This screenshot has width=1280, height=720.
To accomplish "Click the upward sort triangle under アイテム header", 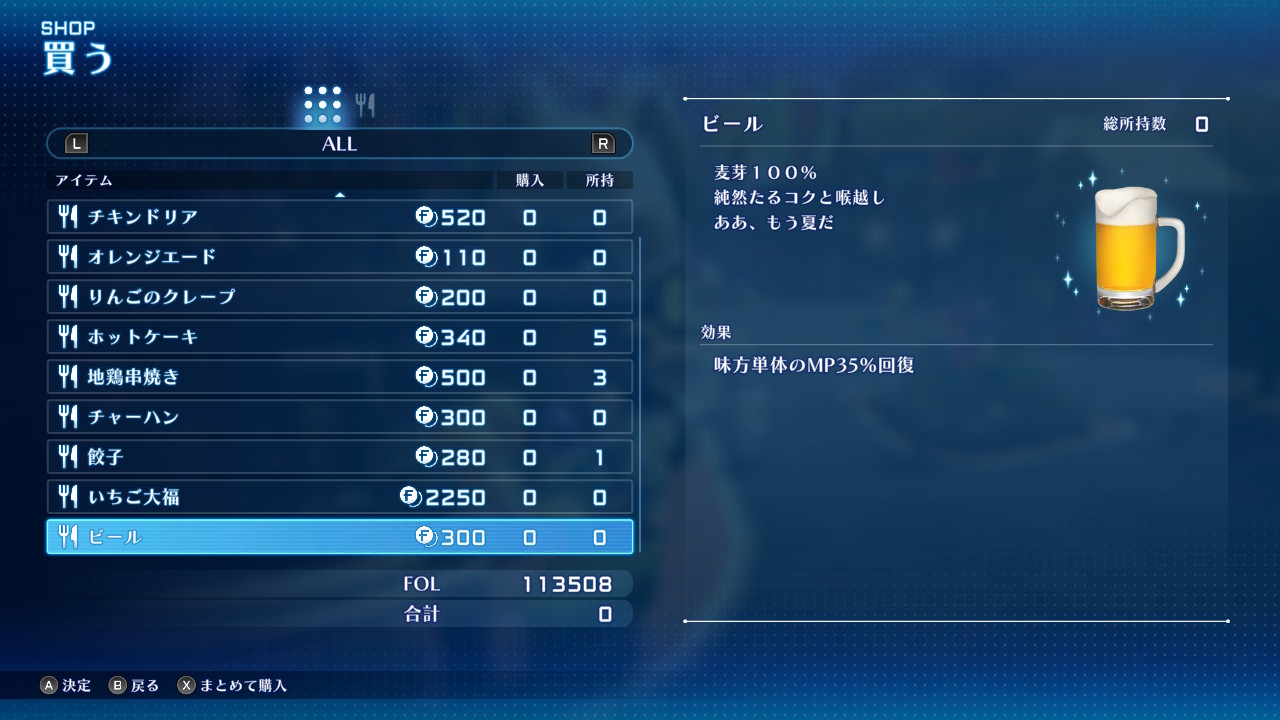I will pos(341,192).
